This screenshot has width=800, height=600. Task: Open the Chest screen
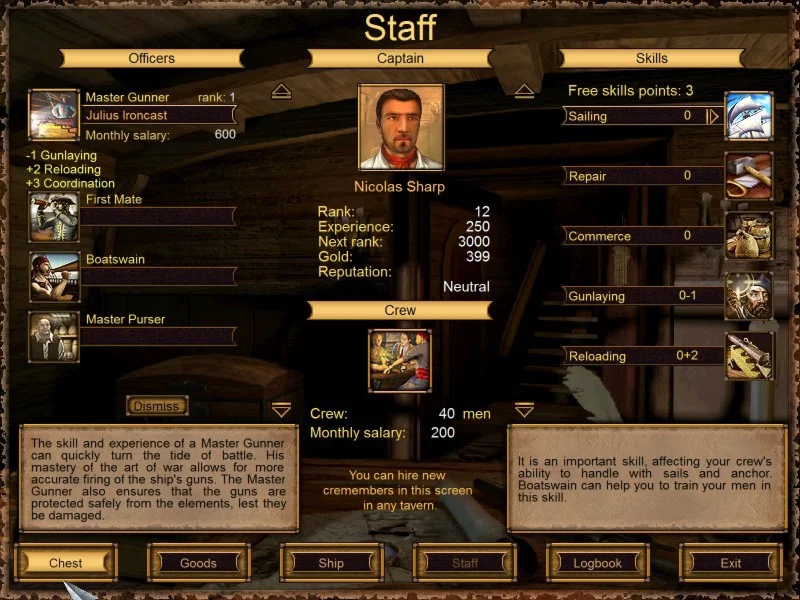click(x=66, y=563)
